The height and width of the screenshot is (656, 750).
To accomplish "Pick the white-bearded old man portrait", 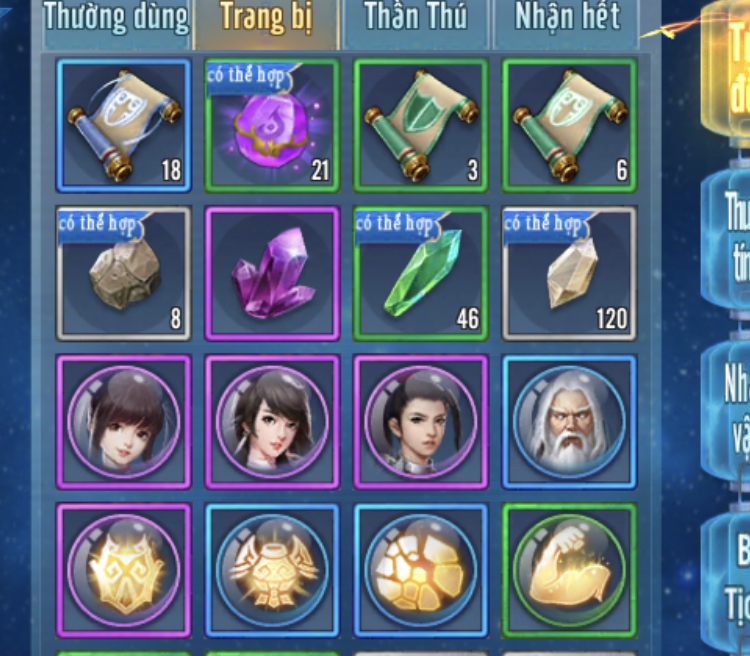I will pyautogui.click(x=569, y=421).
